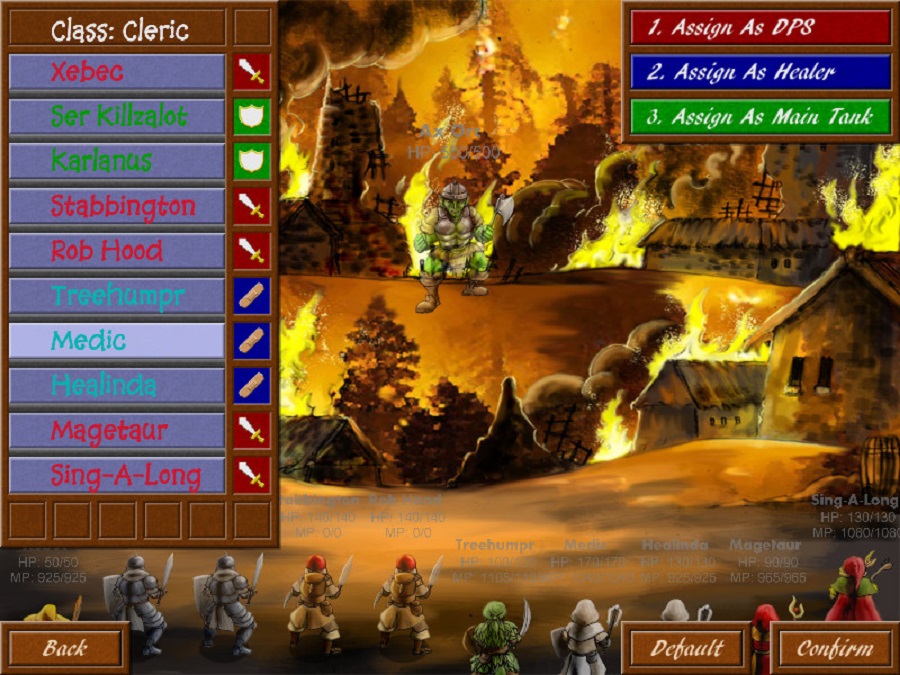Click the sword icon next to Sing-A-Long
Viewport: 900px width, 675px height.
(252, 475)
